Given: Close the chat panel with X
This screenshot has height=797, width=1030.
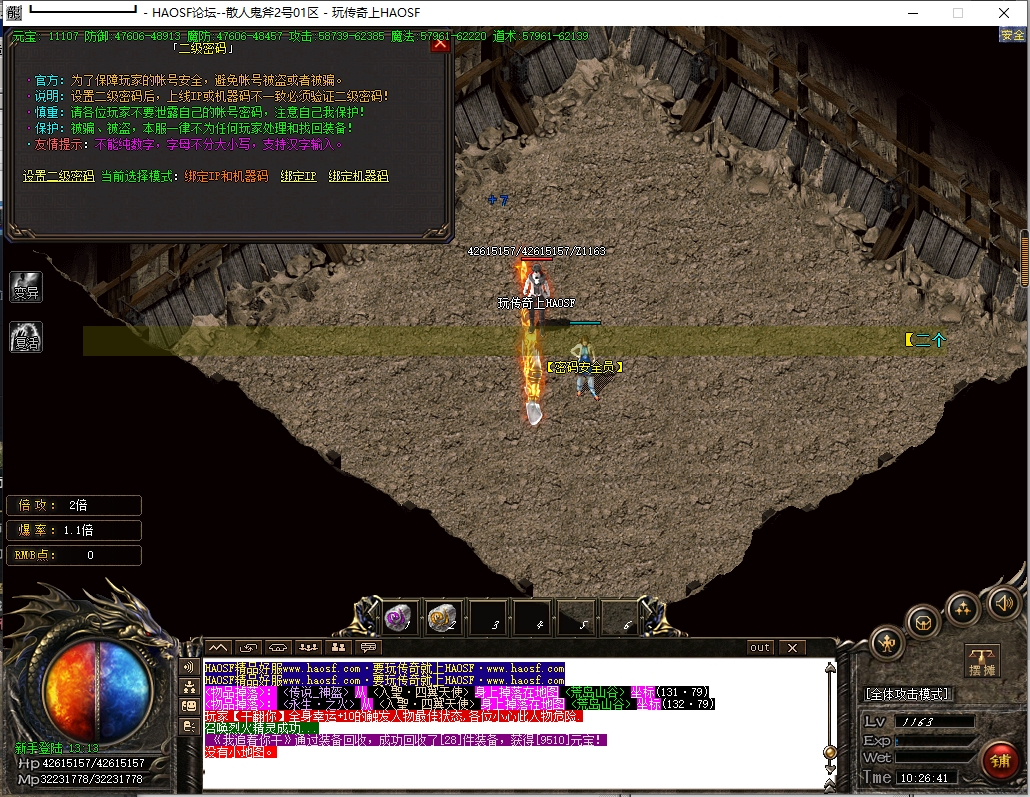Looking at the screenshot, I should (792, 648).
